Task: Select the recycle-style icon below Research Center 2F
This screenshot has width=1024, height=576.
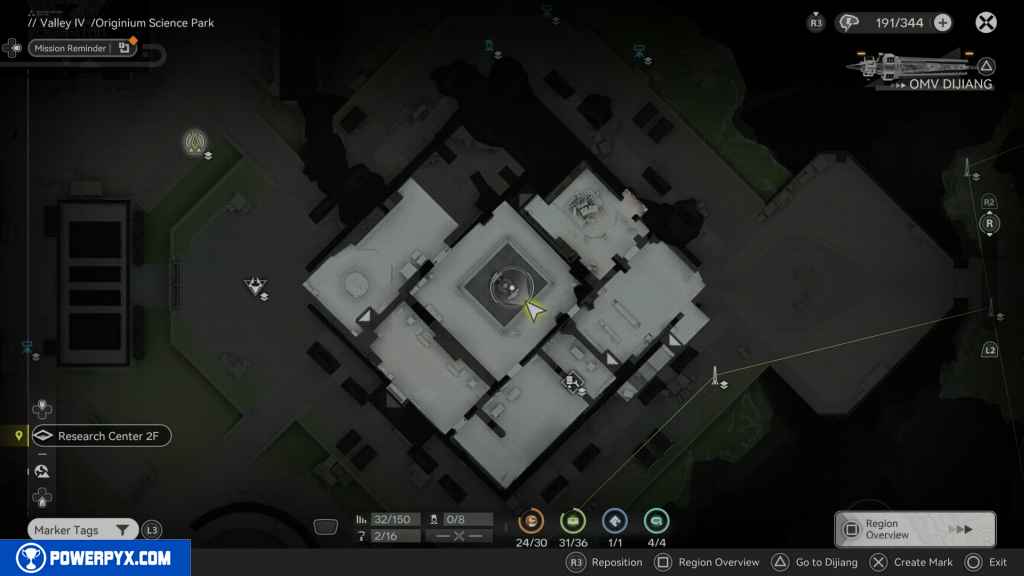Action: [42, 471]
